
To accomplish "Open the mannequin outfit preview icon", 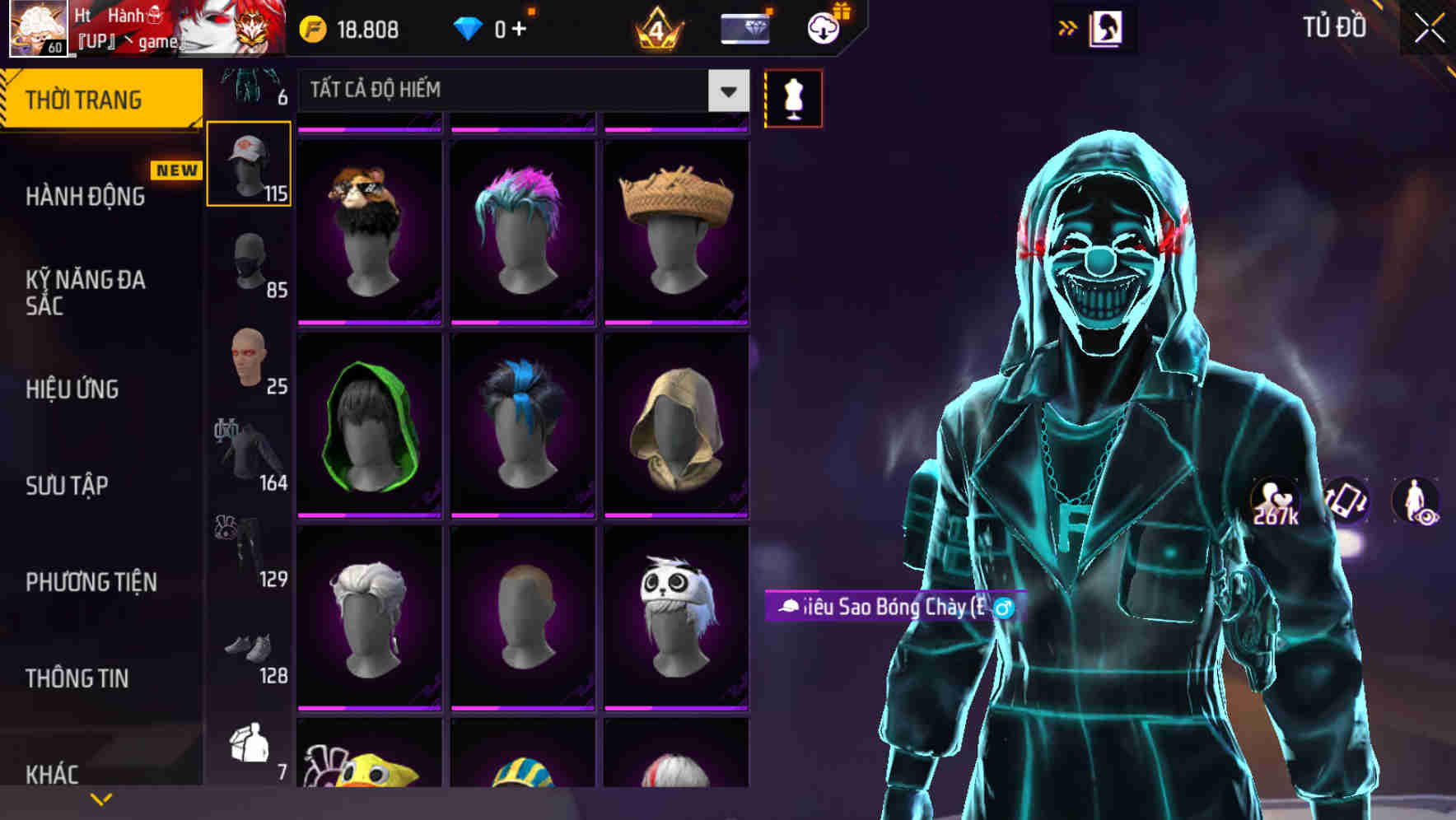I will click(x=793, y=97).
